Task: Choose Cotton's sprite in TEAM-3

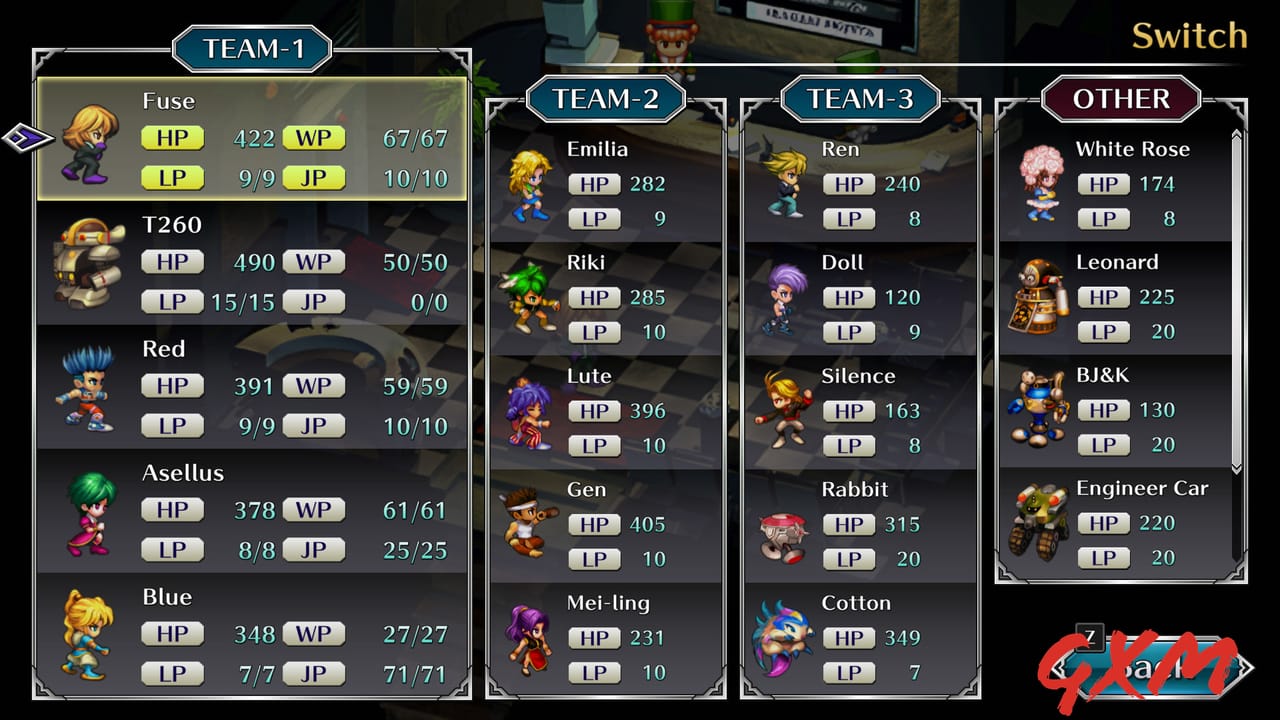Action: click(x=785, y=639)
